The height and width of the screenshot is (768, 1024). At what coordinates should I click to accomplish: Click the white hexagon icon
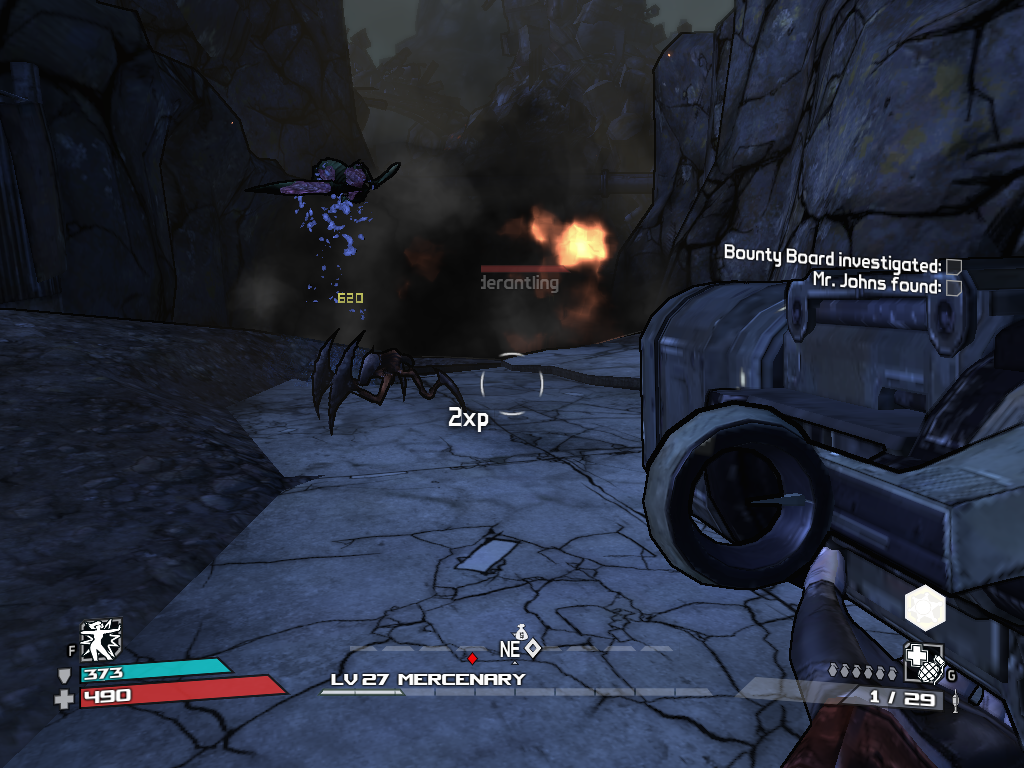pyautogui.click(x=925, y=607)
